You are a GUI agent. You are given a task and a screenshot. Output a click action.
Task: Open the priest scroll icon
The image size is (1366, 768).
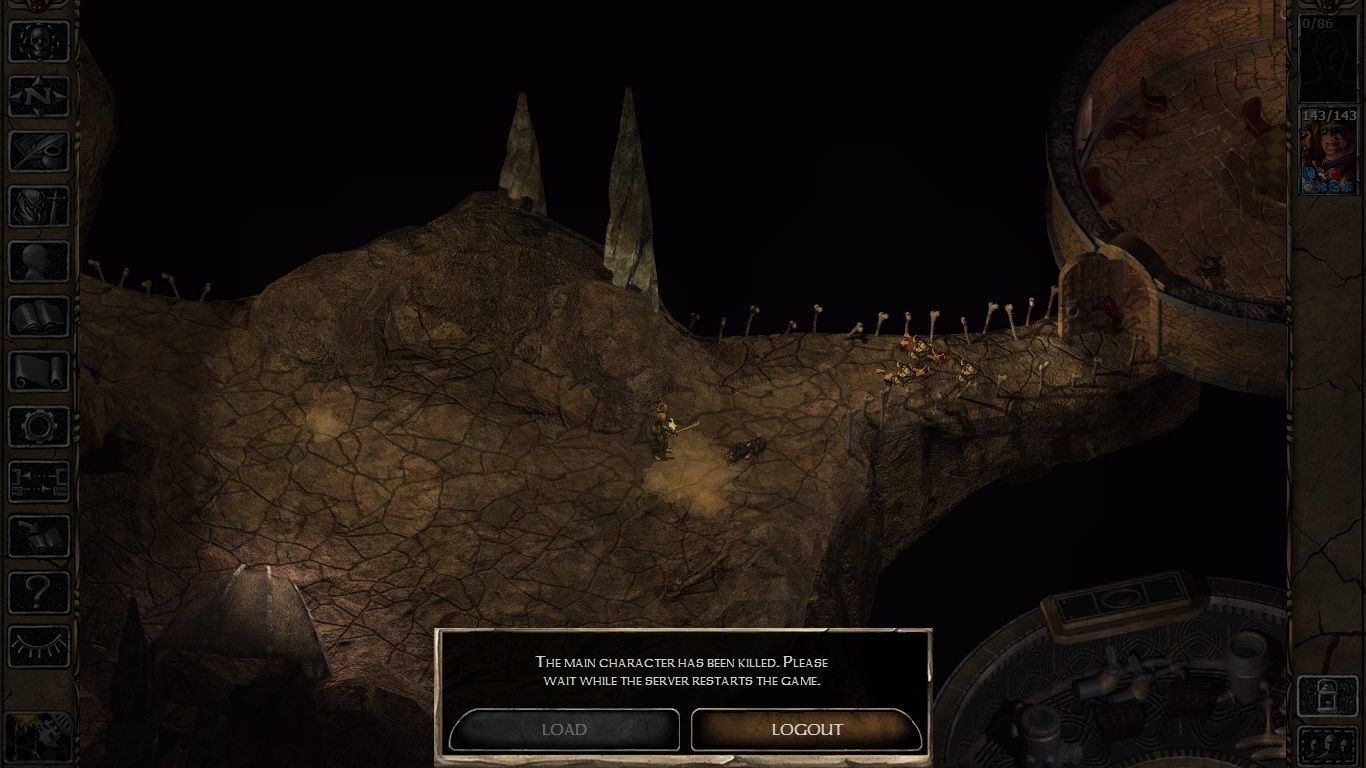[x=39, y=371]
